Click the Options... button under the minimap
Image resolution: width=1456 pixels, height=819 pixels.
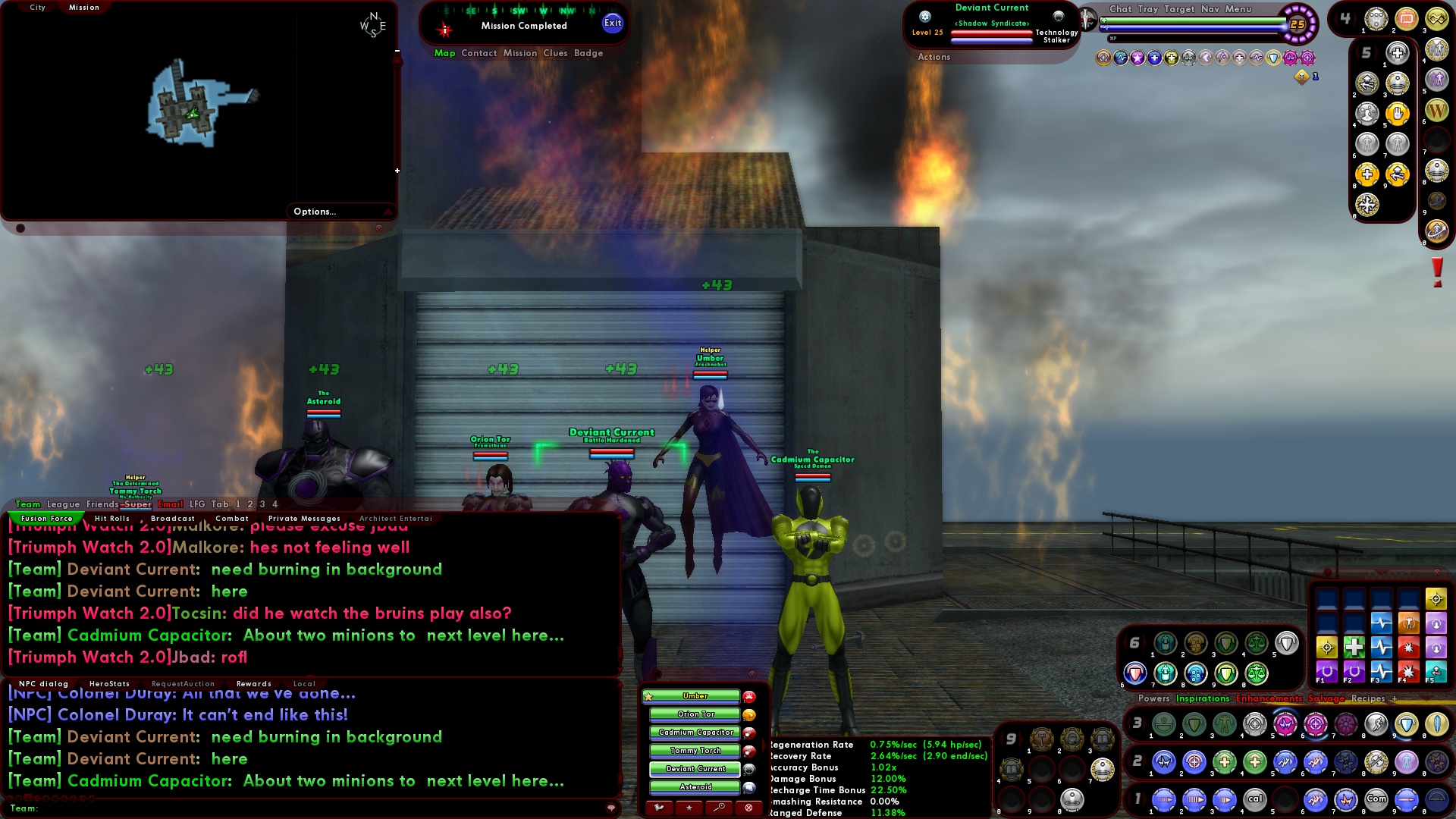pyautogui.click(x=314, y=211)
